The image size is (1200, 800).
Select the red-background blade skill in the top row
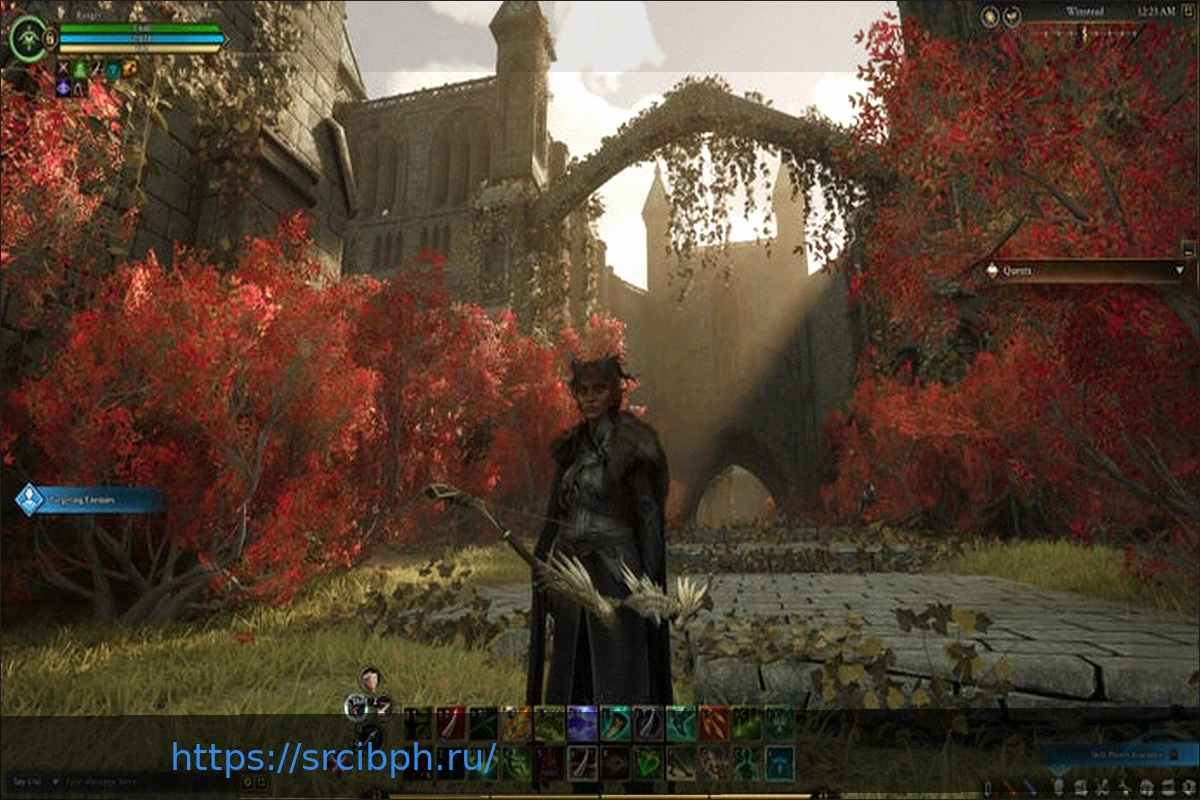tap(450, 723)
